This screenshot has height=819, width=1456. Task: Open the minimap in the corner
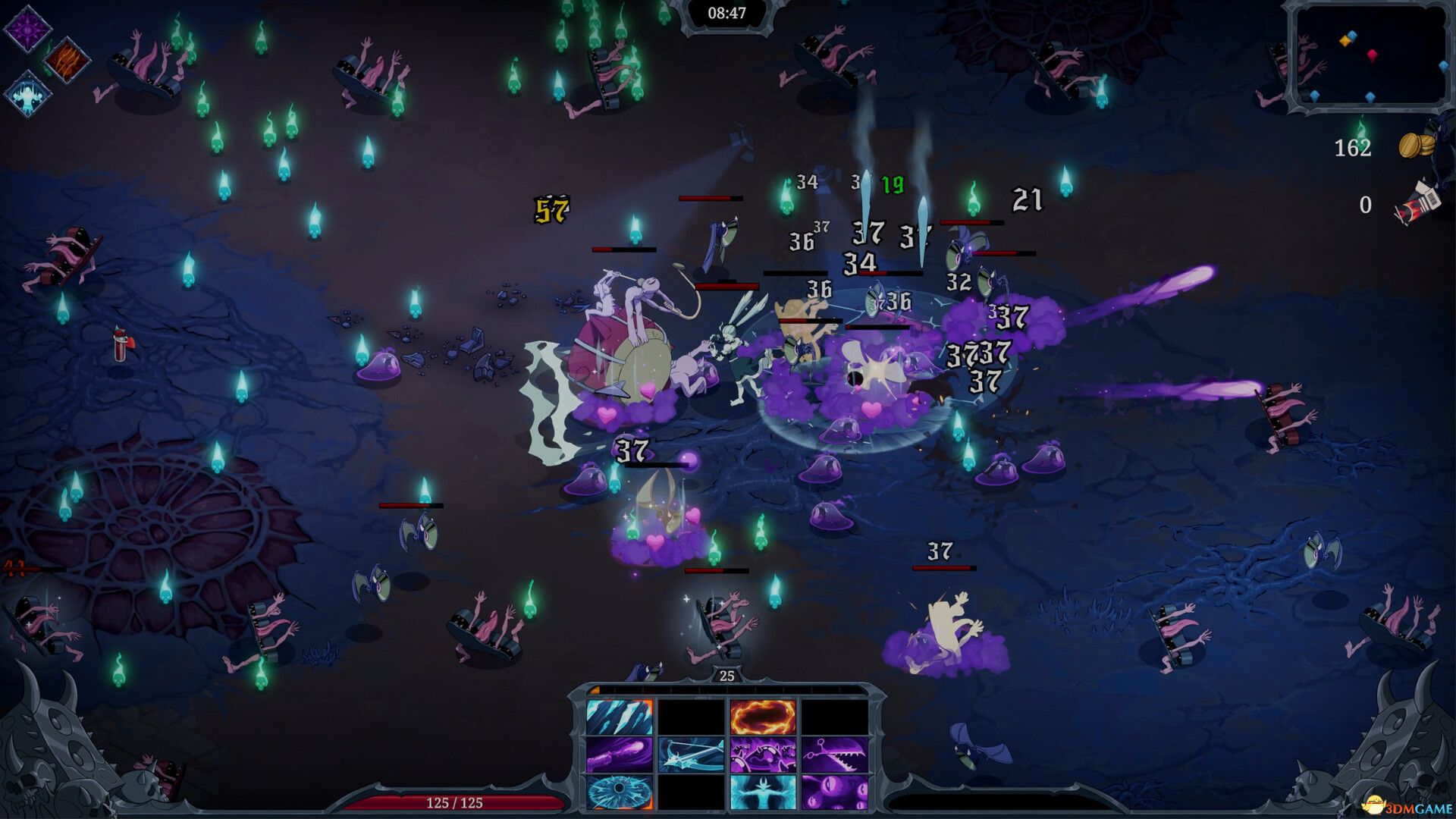point(1370,57)
